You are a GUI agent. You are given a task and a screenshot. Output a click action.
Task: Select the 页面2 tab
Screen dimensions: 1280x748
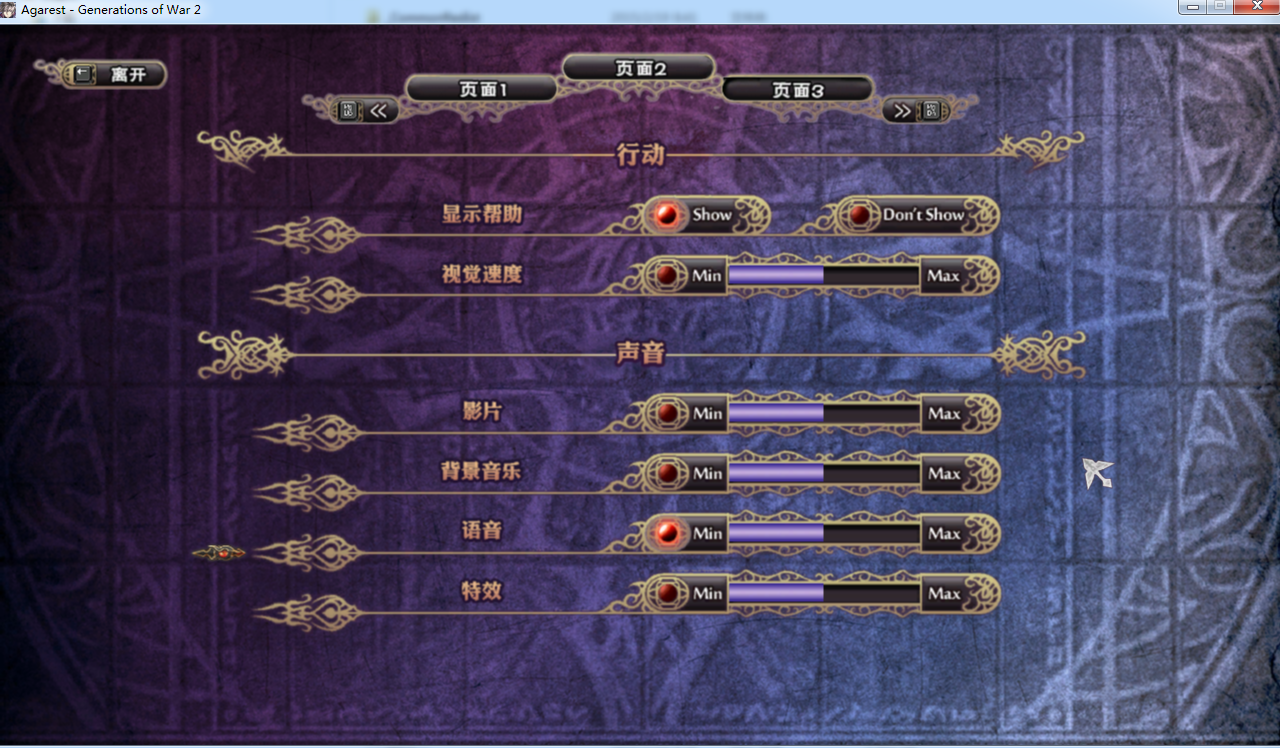point(639,67)
